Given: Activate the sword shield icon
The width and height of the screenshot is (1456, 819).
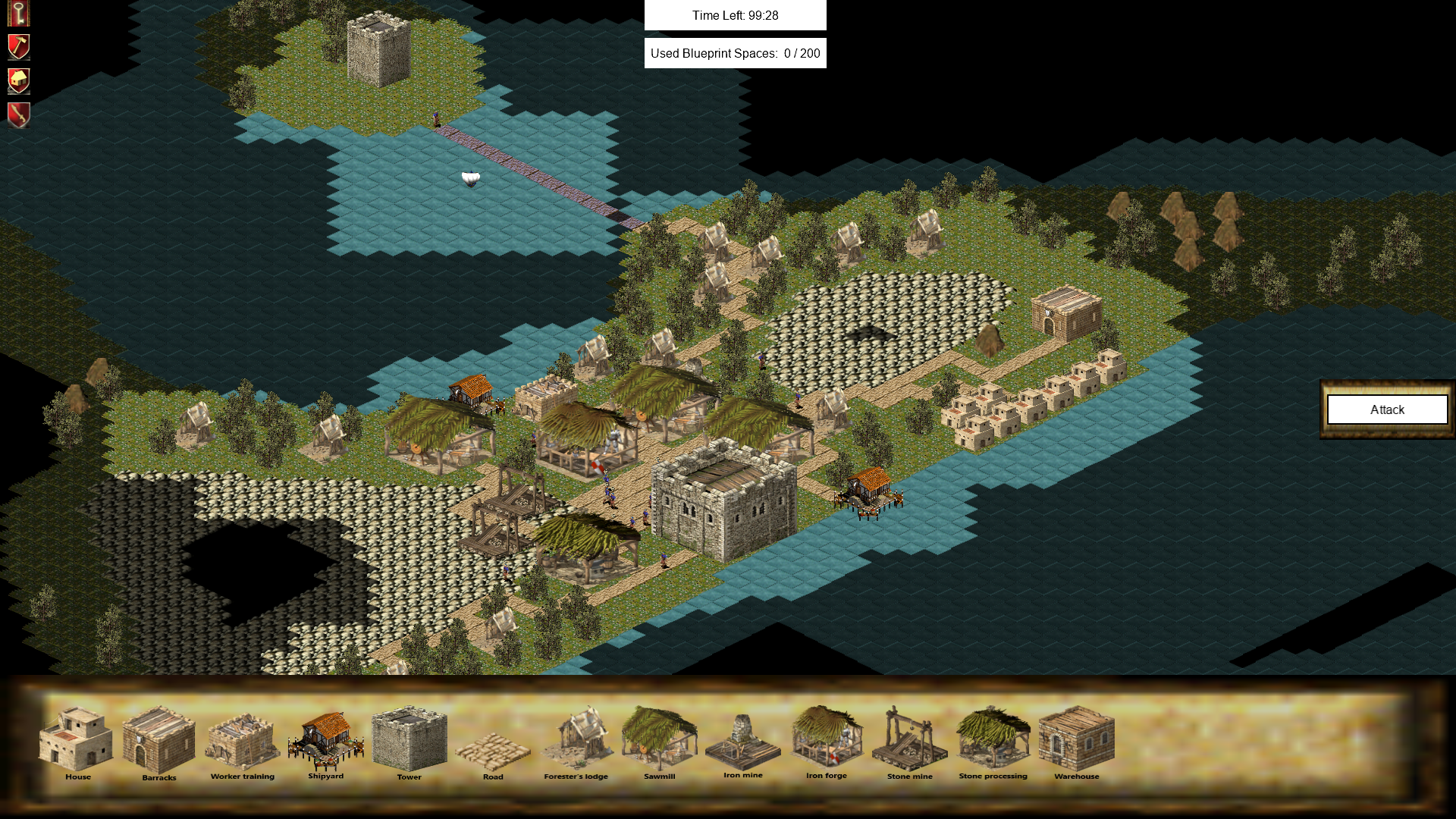Looking at the screenshot, I should coord(18,115).
